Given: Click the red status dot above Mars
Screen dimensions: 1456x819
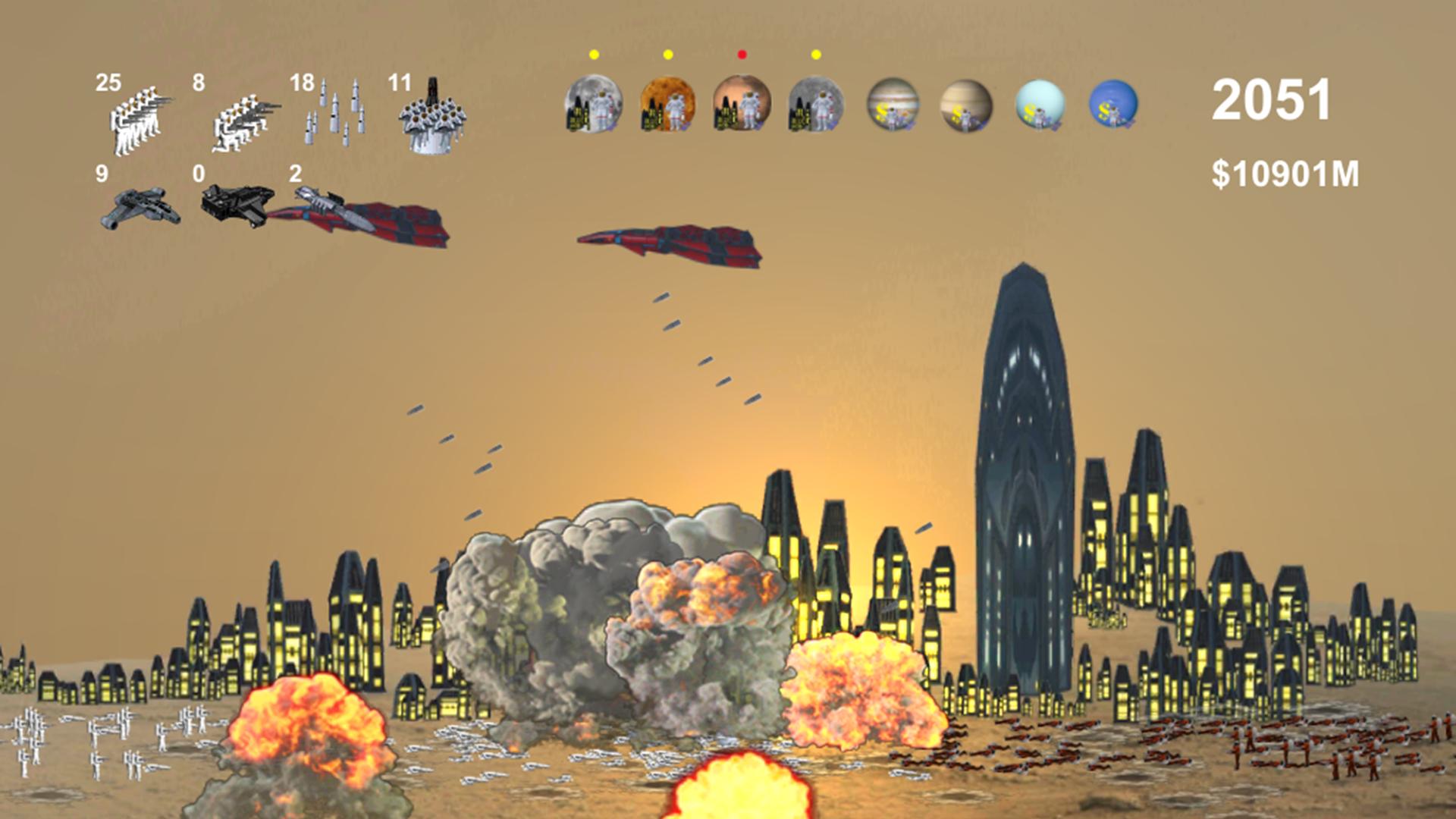Looking at the screenshot, I should click(741, 53).
